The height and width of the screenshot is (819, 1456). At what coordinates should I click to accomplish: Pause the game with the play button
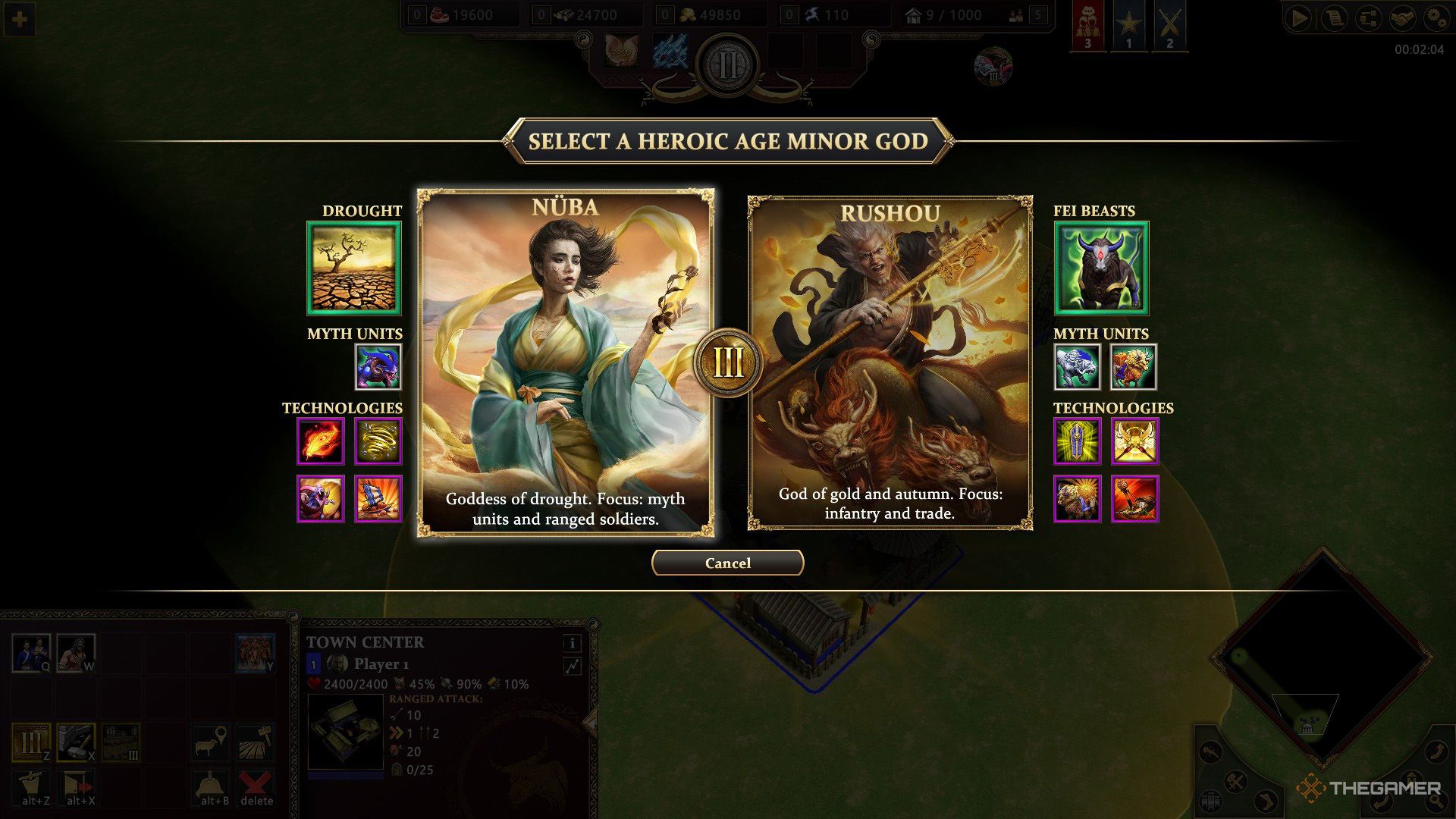click(1298, 17)
